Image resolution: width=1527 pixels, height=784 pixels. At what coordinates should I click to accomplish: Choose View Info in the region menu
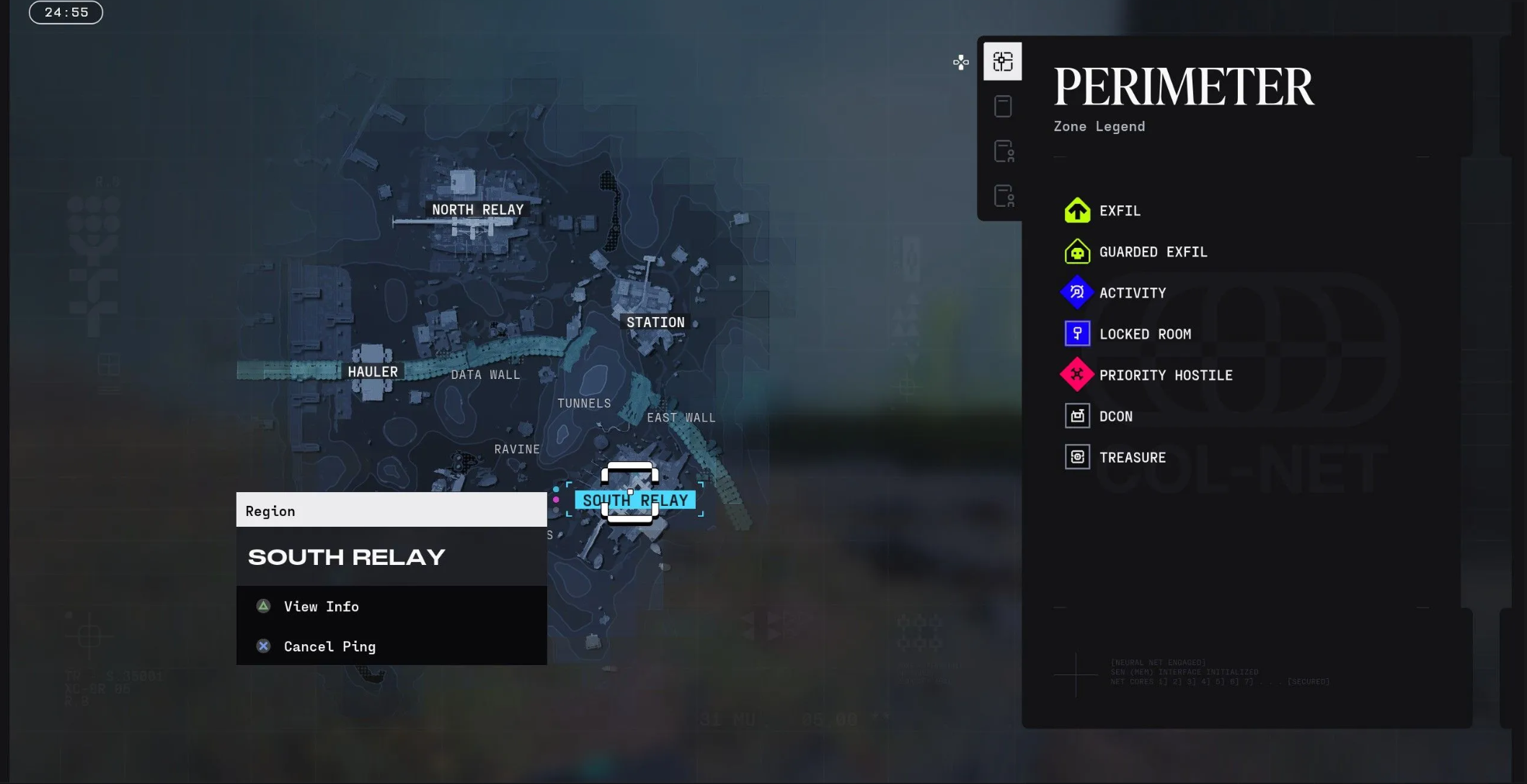tap(321, 607)
